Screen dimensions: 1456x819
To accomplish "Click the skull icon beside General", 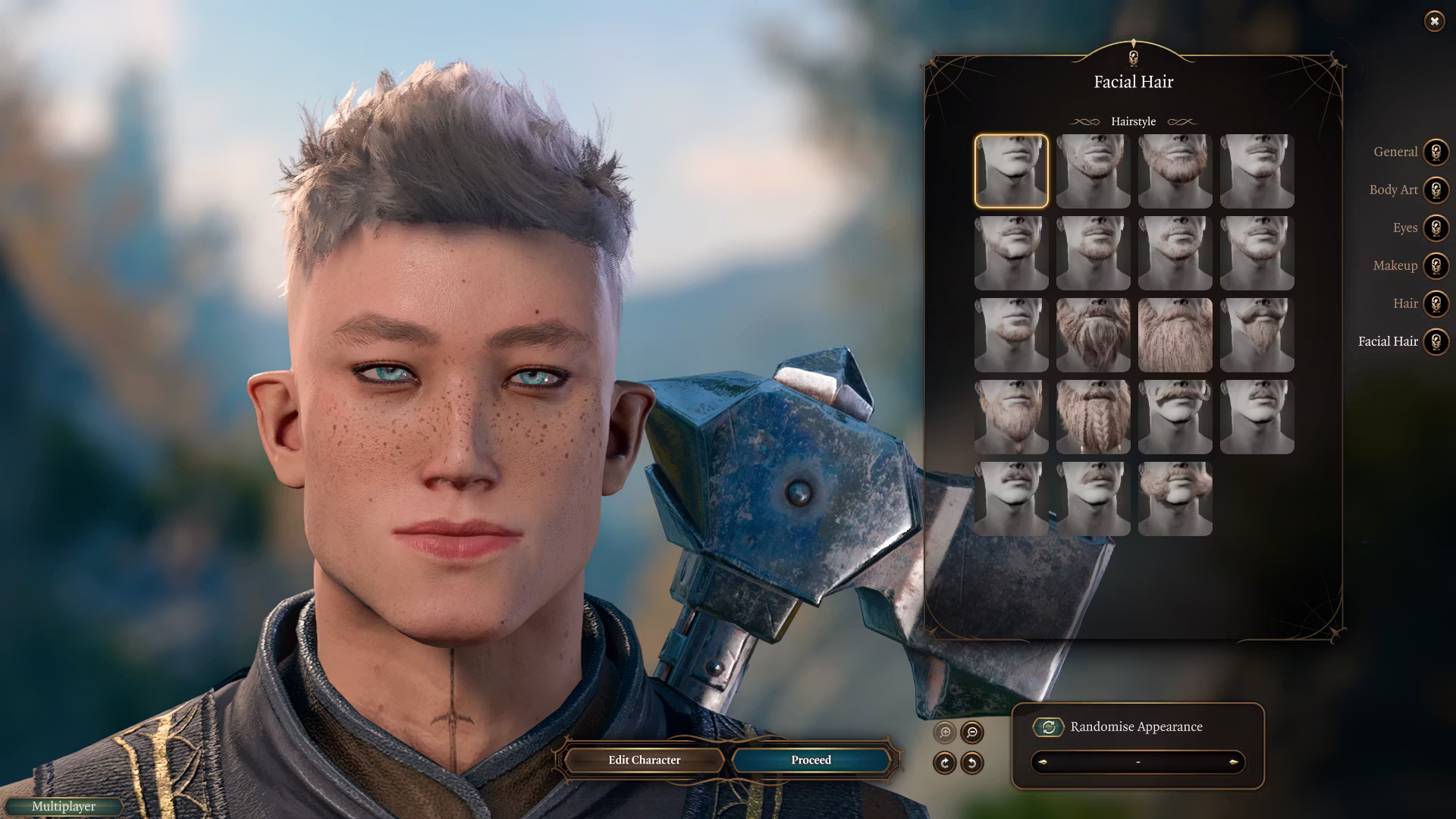I will [x=1435, y=152].
